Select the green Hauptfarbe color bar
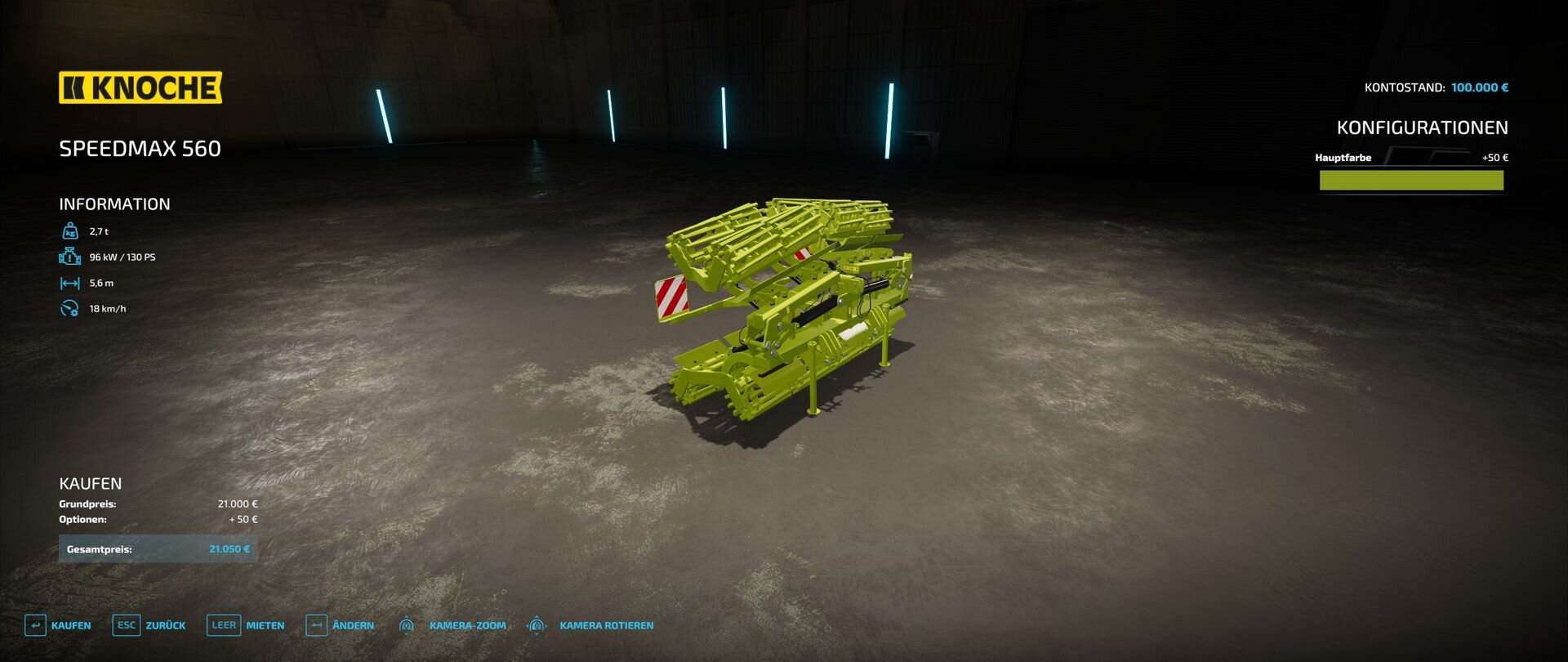This screenshot has width=1568, height=662. 1410,181
